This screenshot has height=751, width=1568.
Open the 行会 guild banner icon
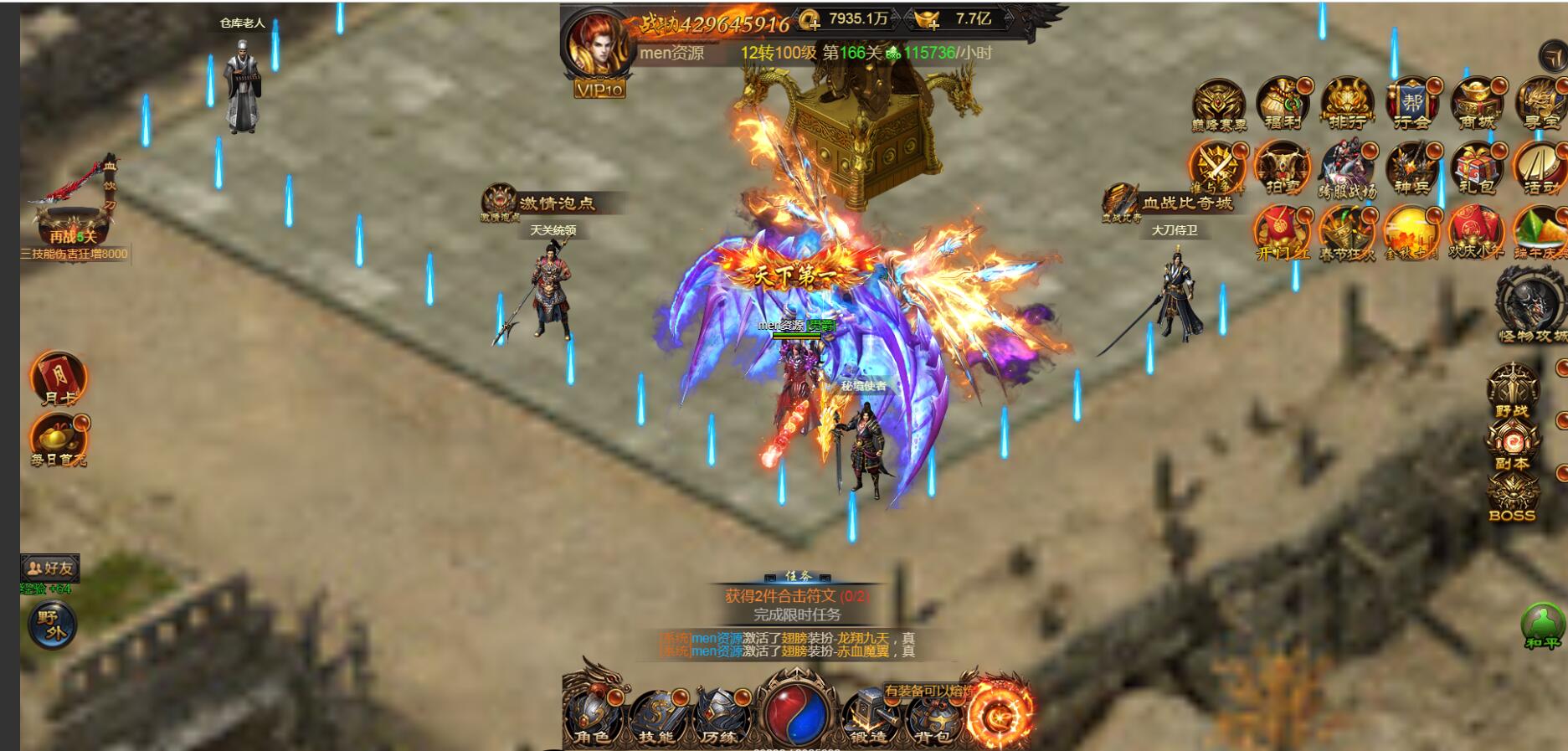pos(1411,104)
